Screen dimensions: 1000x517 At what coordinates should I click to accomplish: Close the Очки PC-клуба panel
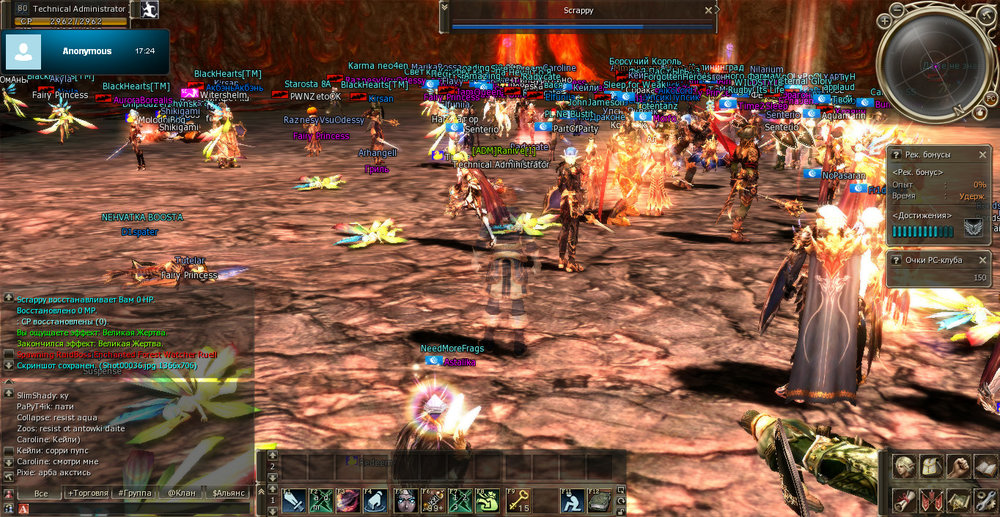982,260
